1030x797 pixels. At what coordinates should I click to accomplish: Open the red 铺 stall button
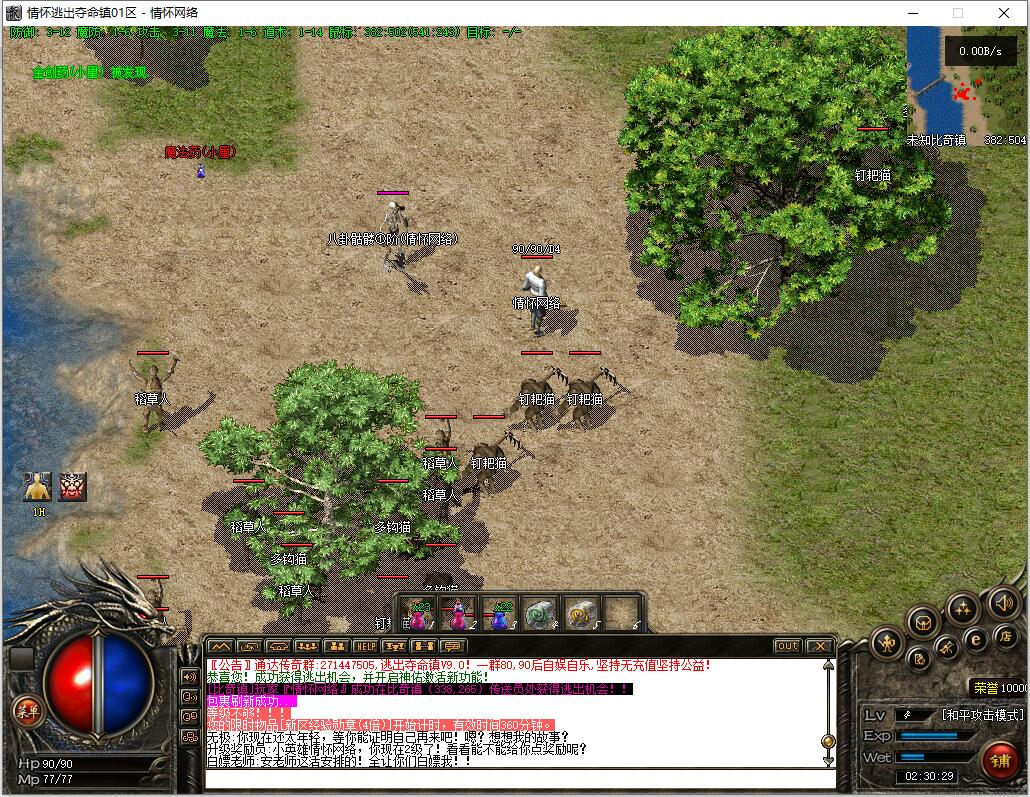999,760
